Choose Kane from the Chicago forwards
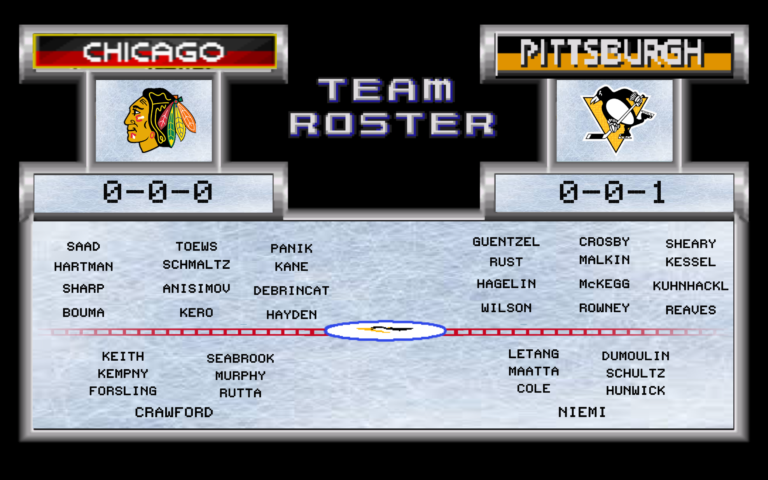 point(291,267)
